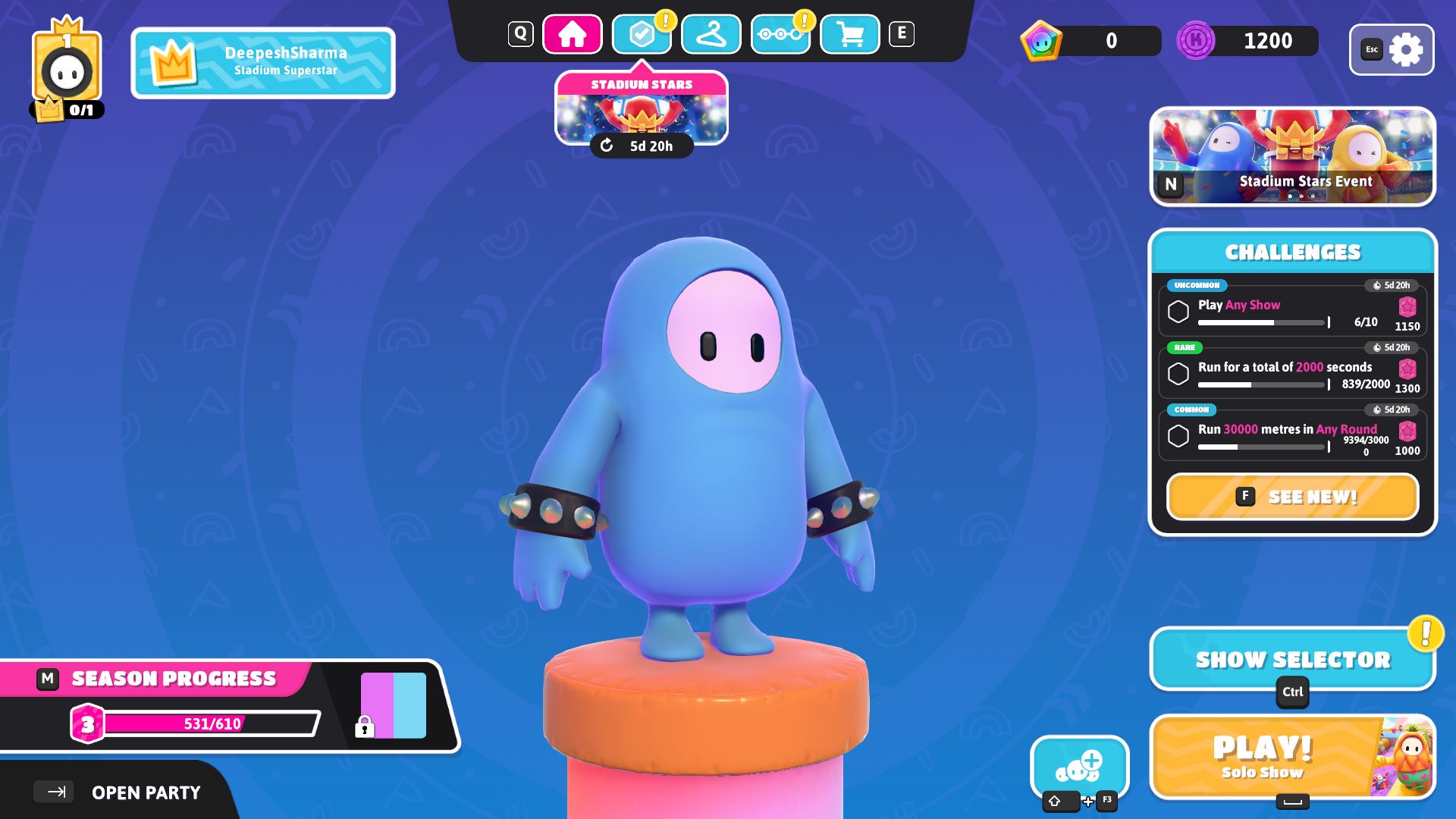The height and width of the screenshot is (819, 1456).
Task: Select the Run 2000 seconds challenge
Action: click(x=1292, y=372)
